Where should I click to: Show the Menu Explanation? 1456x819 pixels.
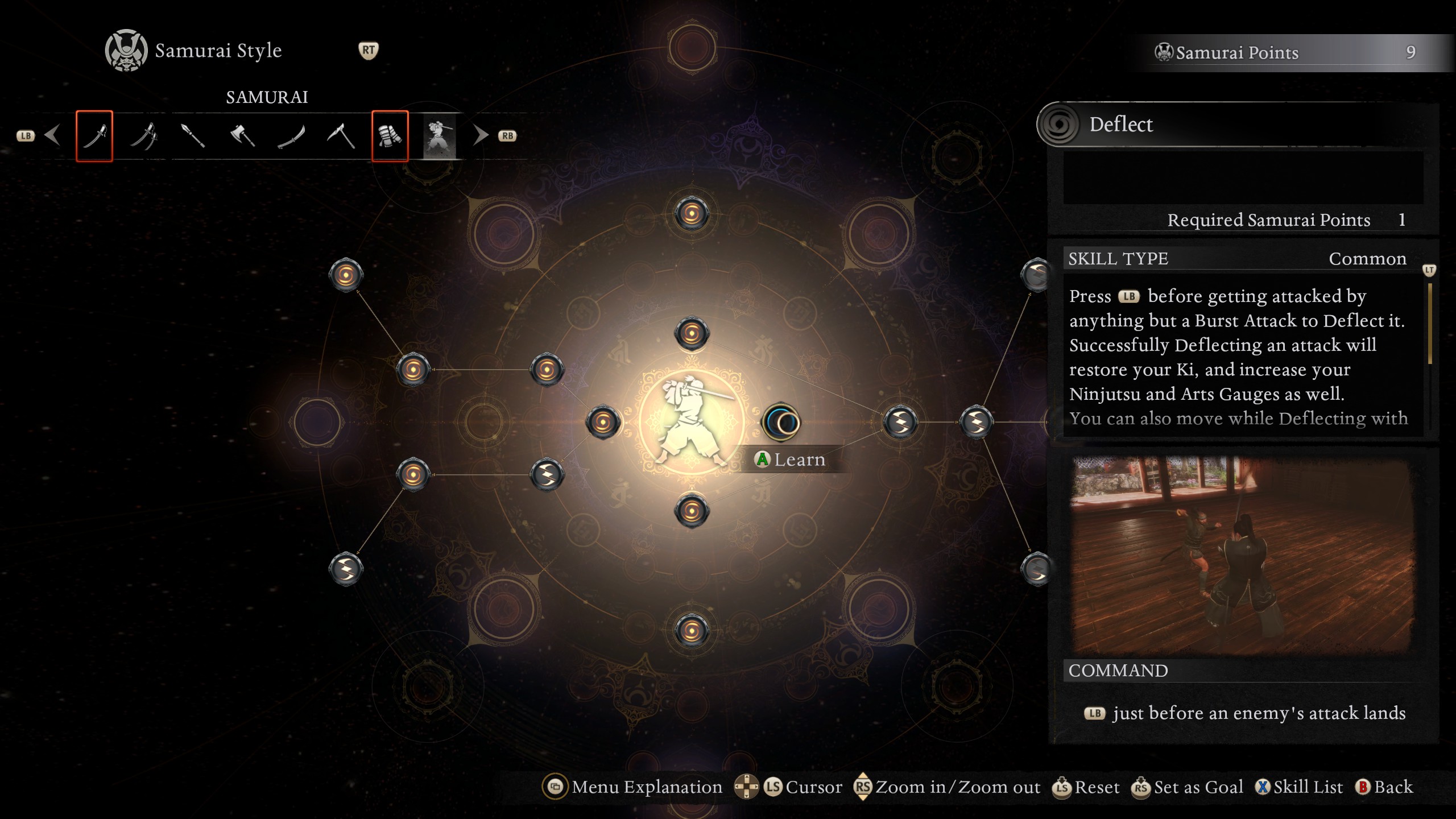pos(632,787)
